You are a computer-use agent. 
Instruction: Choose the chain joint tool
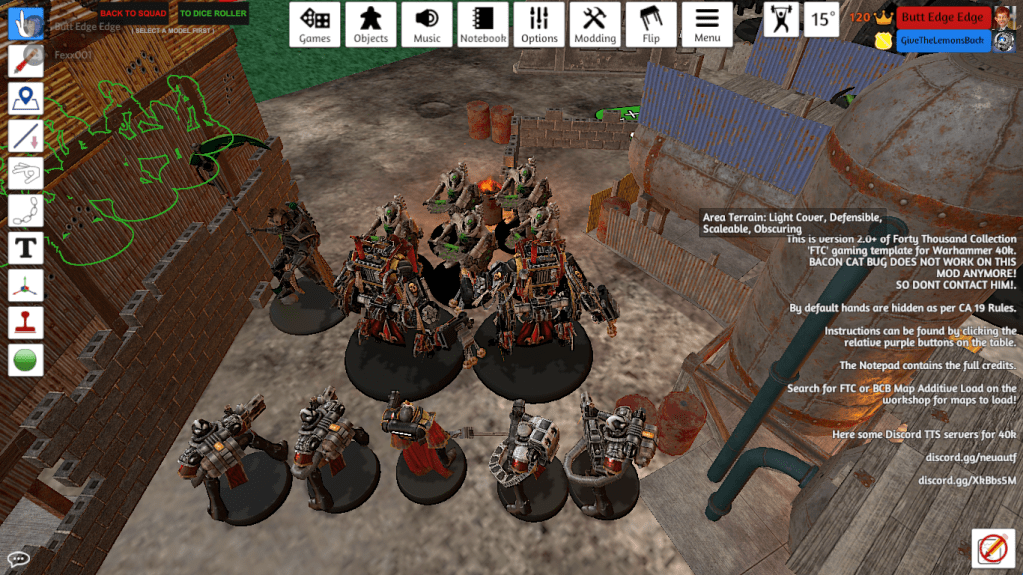click(x=25, y=210)
